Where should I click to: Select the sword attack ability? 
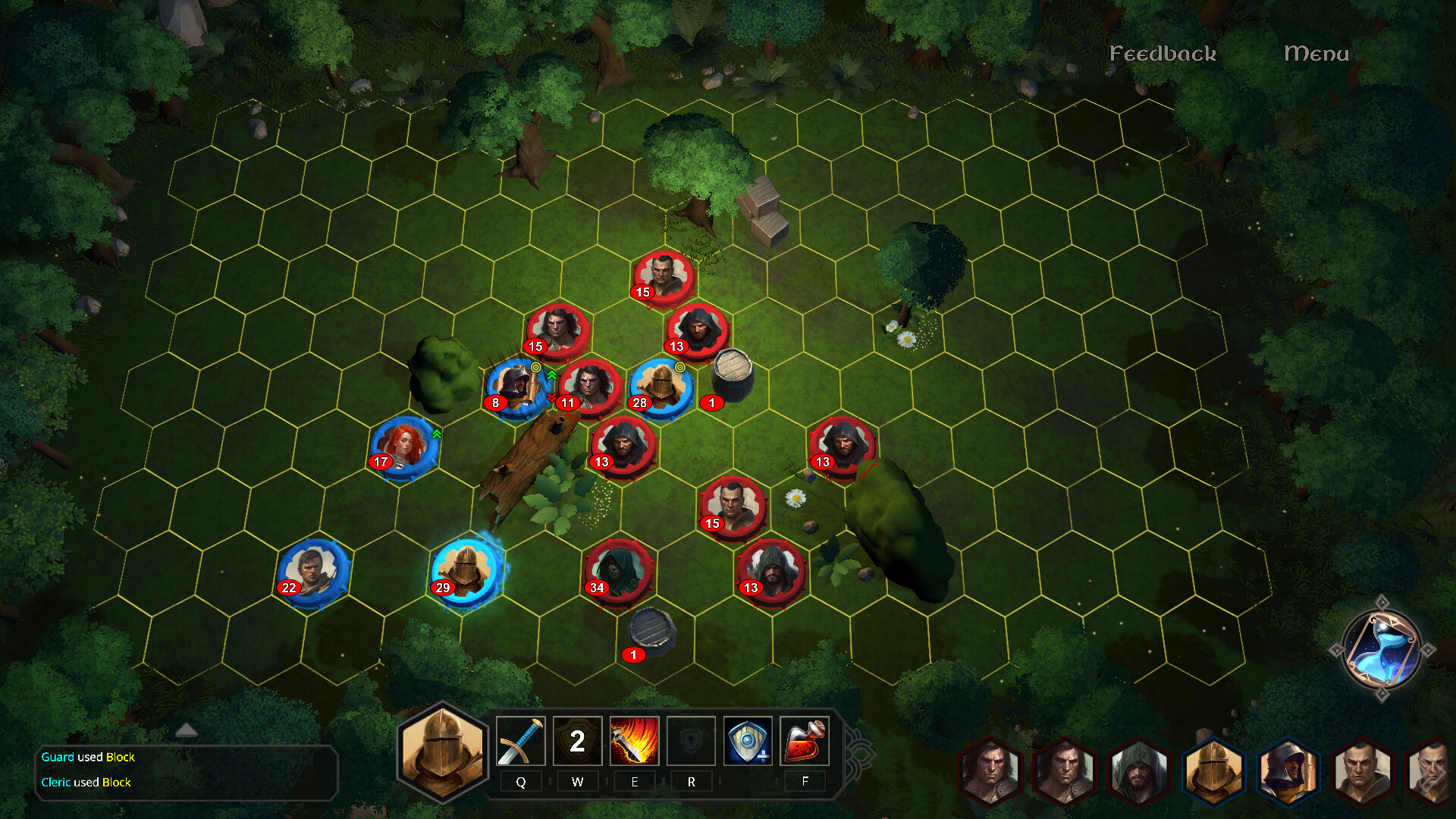(x=520, y=741)
